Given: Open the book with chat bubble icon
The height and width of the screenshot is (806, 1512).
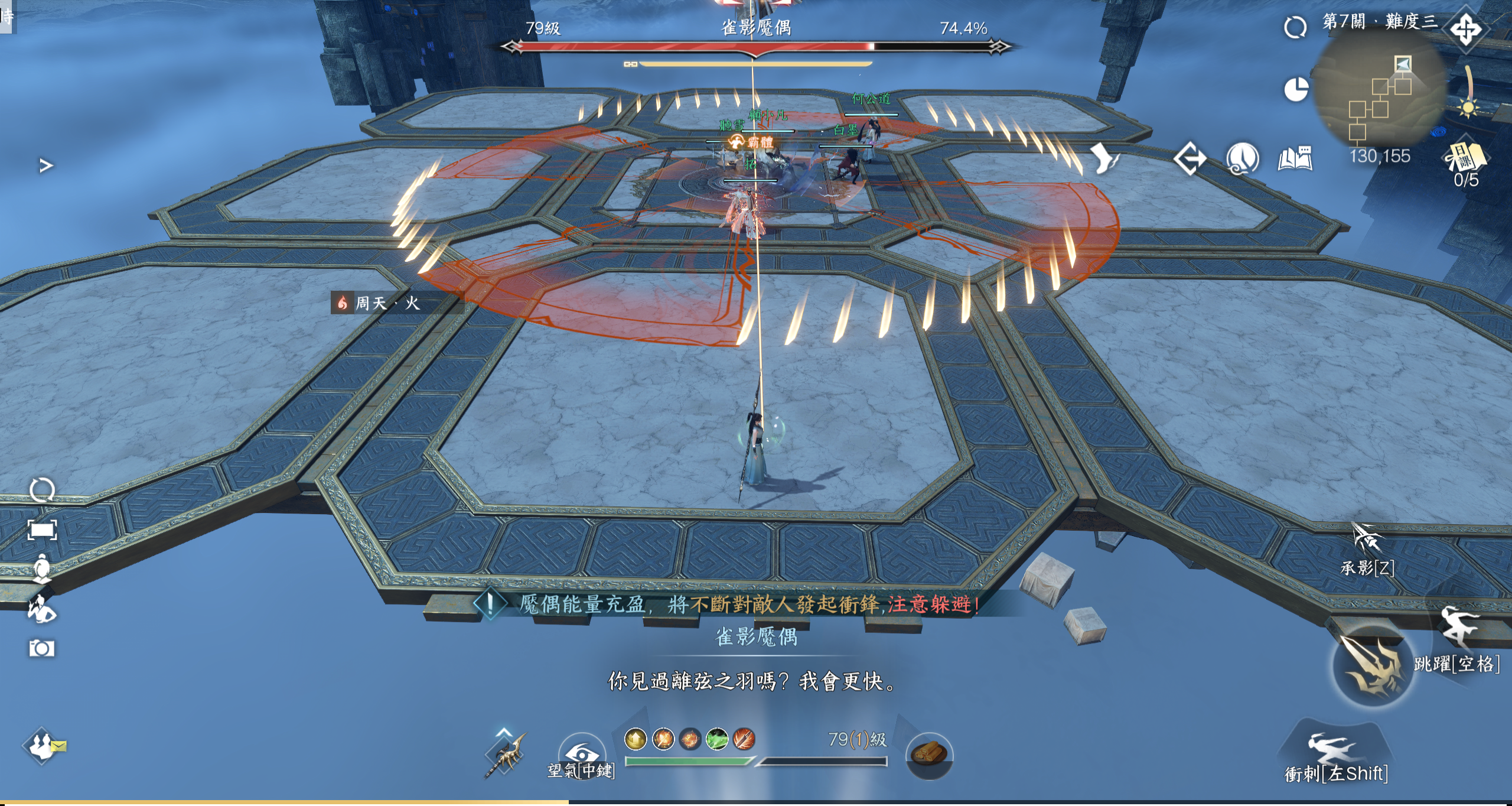Looking at the screenshot, I should coord(1295,158).
